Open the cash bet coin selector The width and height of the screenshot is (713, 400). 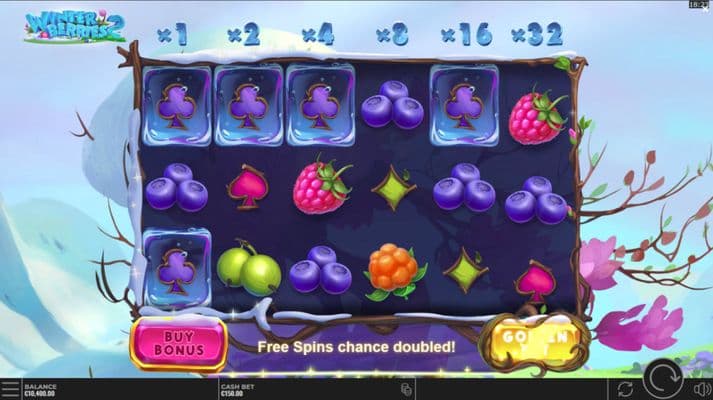coord(408,388)
